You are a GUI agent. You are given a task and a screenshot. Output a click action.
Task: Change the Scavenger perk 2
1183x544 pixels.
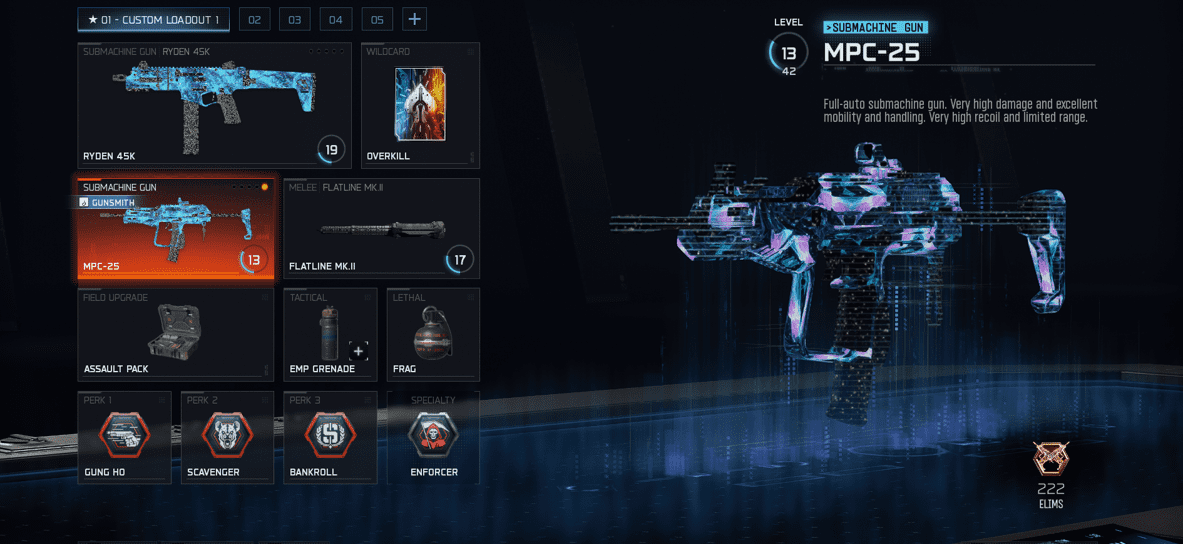(x=227, y=437)
